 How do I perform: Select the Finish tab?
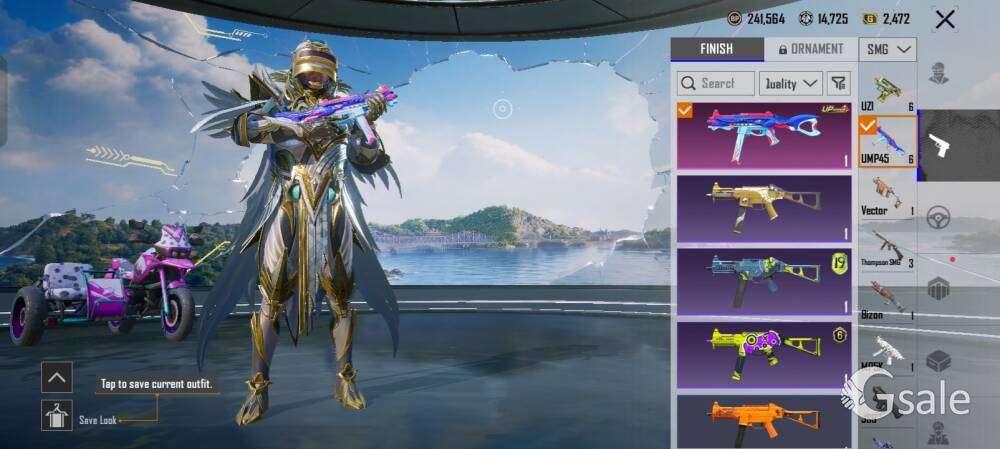pyautogui.click(x=716, y=49)
